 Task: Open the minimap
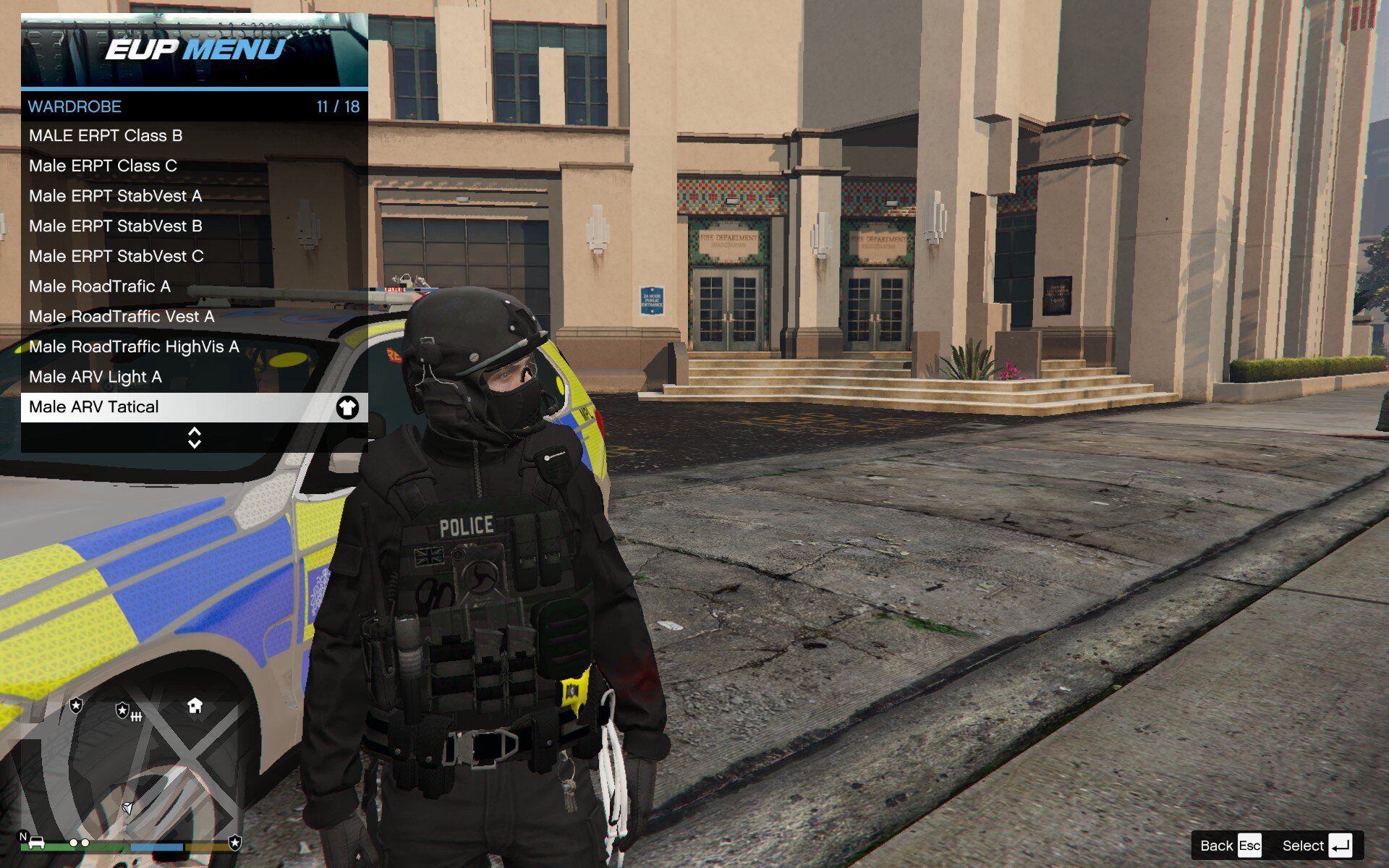[130, 767]
